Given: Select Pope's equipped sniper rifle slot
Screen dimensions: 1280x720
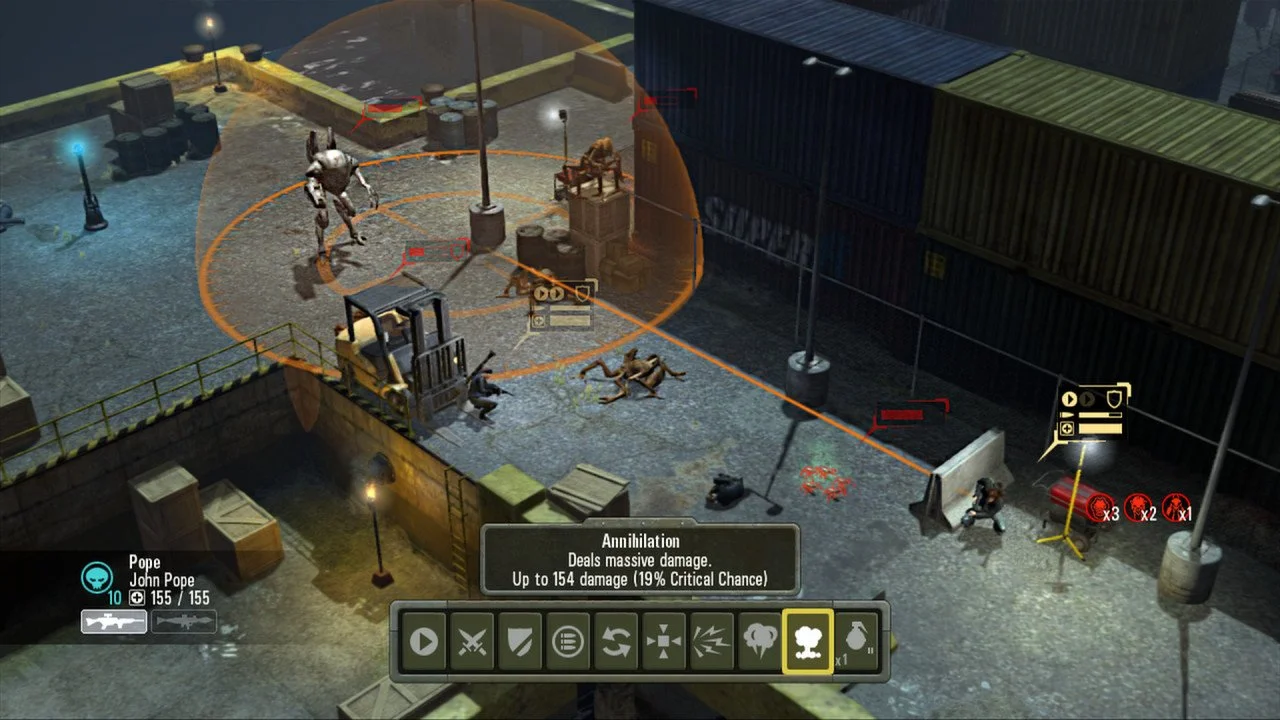Looking at the screenshot, I should point(113,621).
